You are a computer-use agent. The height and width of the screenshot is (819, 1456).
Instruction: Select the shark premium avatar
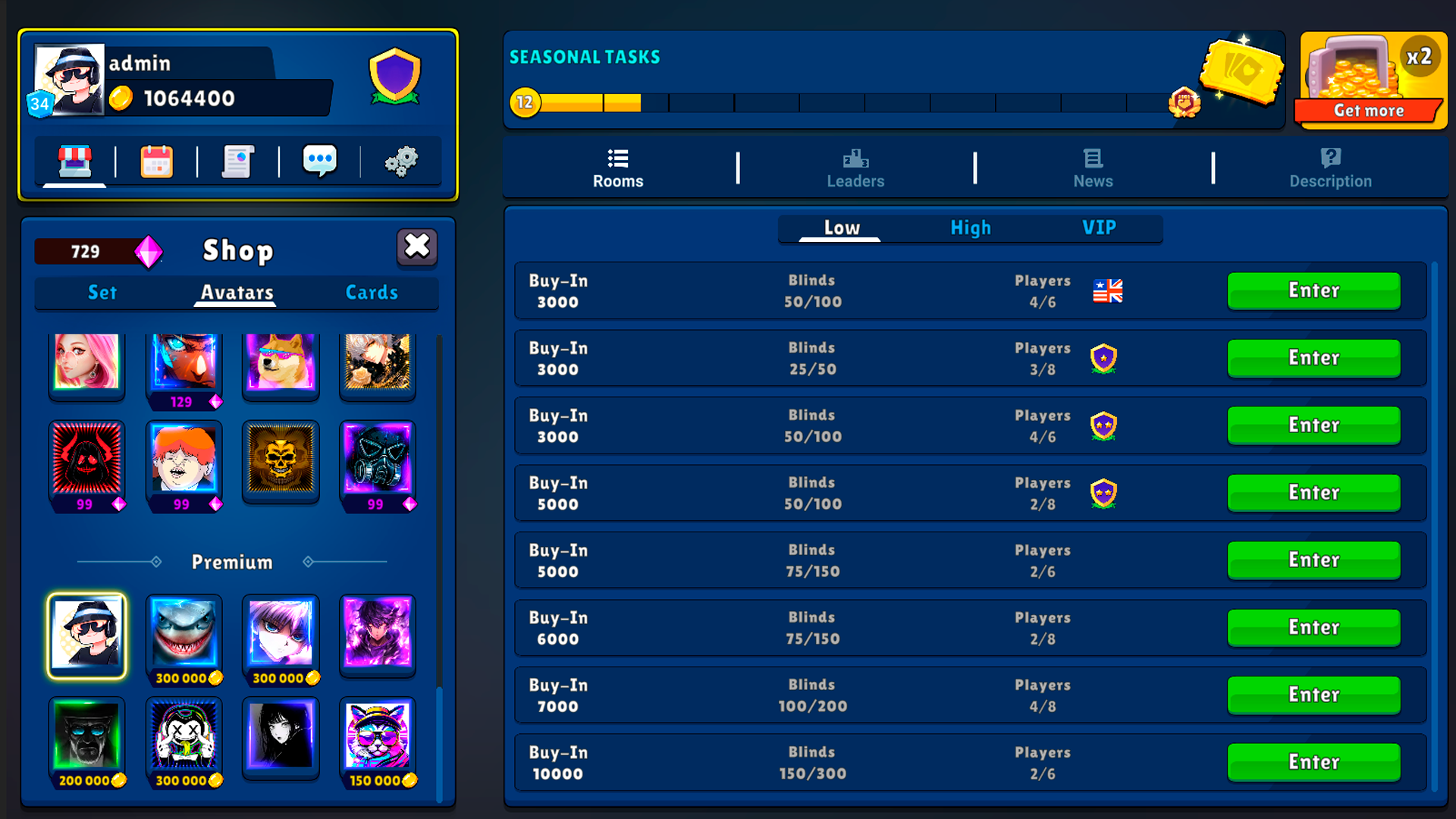(184, 632)
